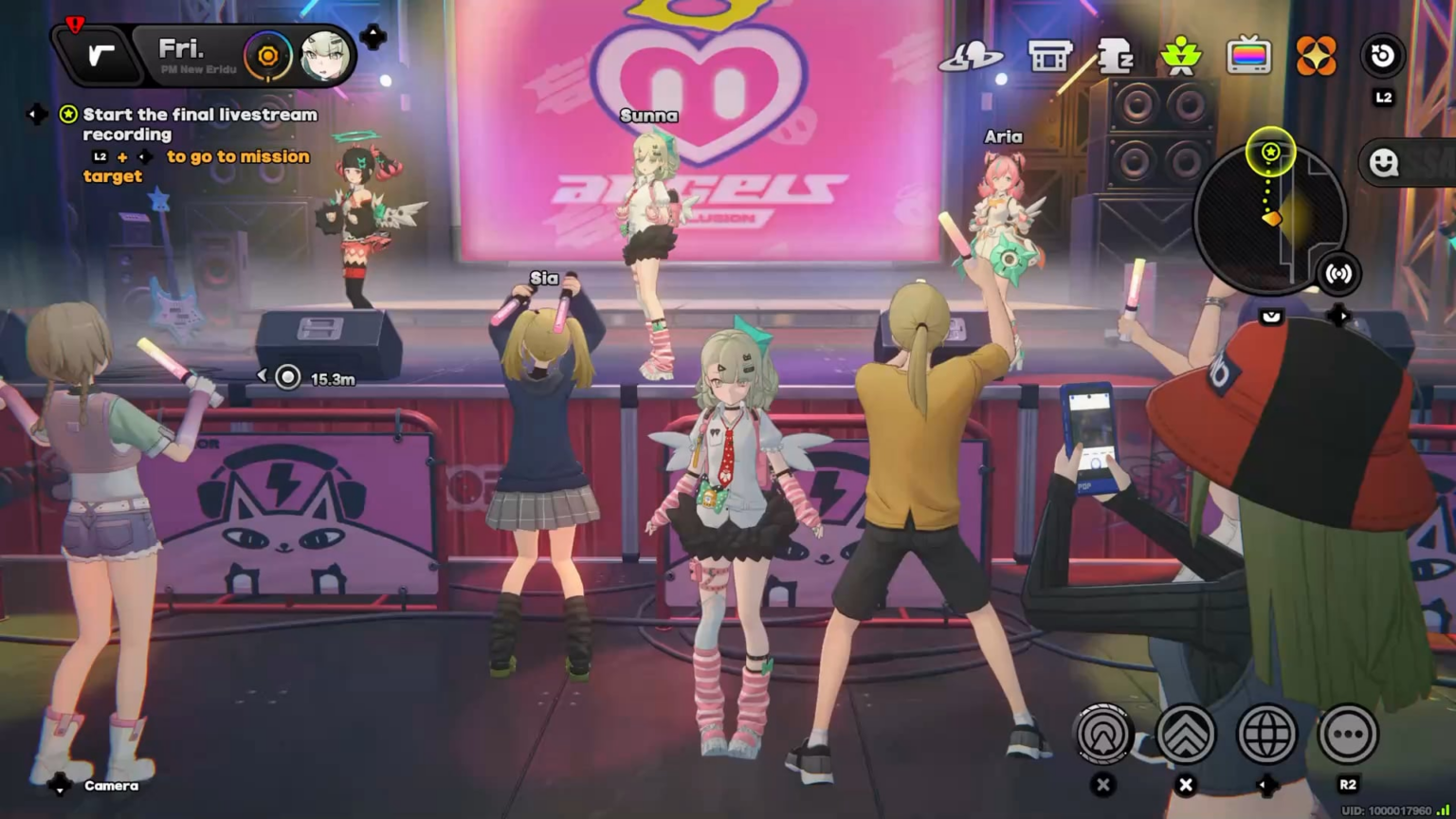This screenshot has width=1456, height=819.
Task: Toggle the mission tracker star on the minimap
Action: pyautogui.click(x=1270, y=152)
